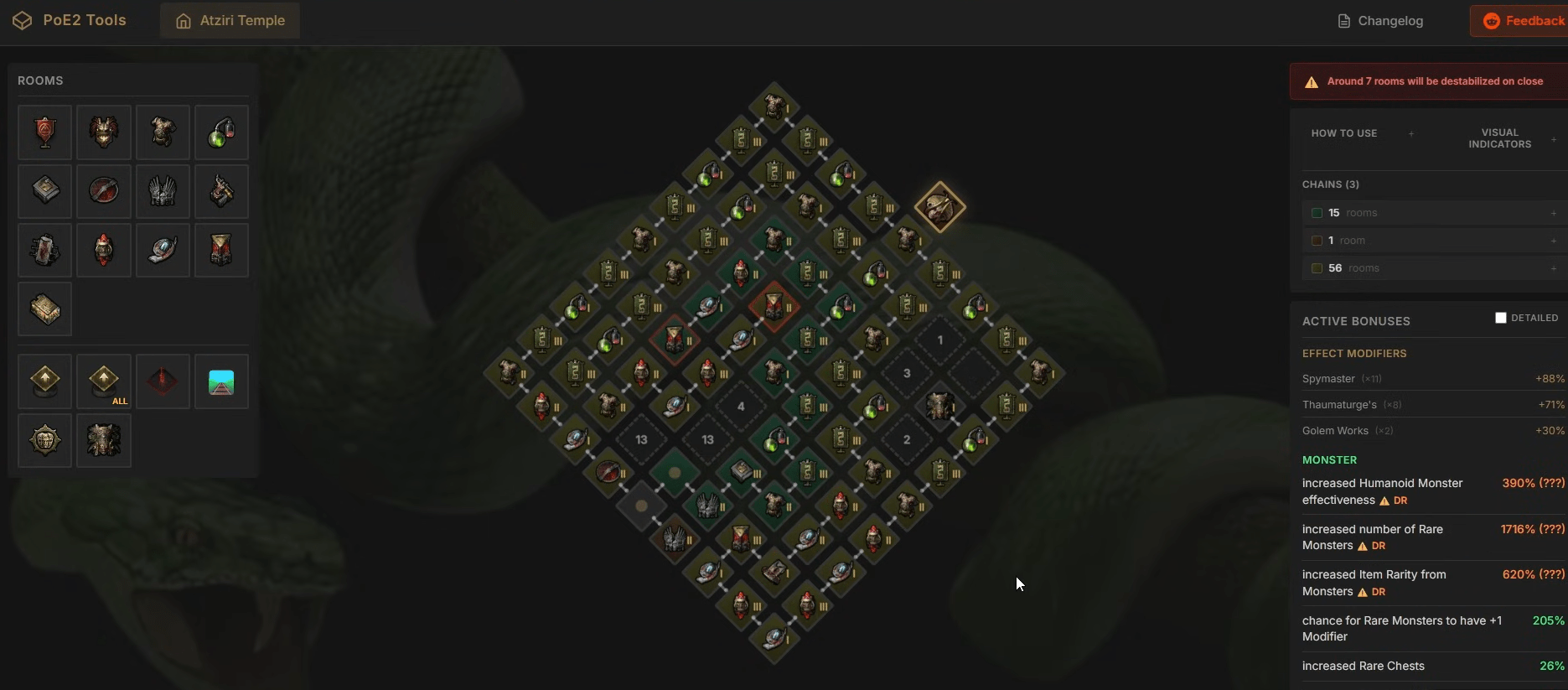1568x690 pixels.
Task: Click the empty grid cell numbered 4
Action: [x=741, y=407]
